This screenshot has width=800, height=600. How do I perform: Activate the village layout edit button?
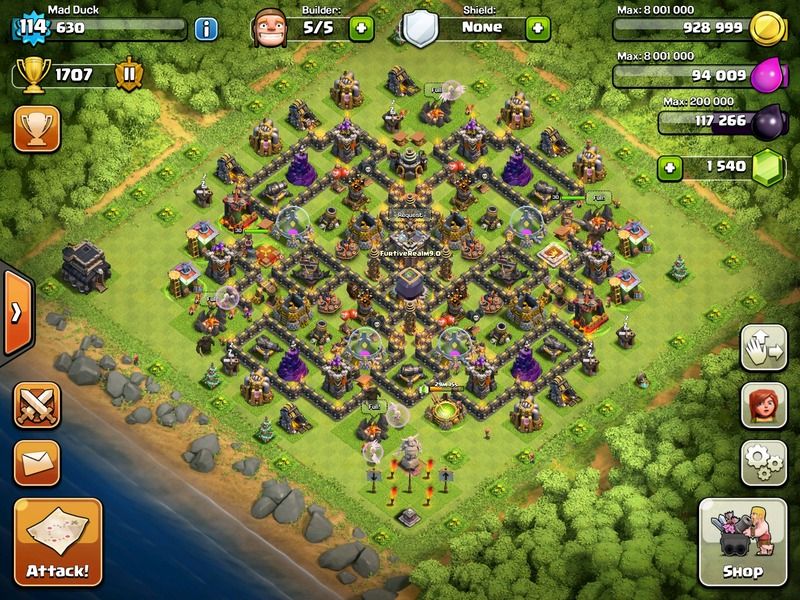tap(761, 349)
